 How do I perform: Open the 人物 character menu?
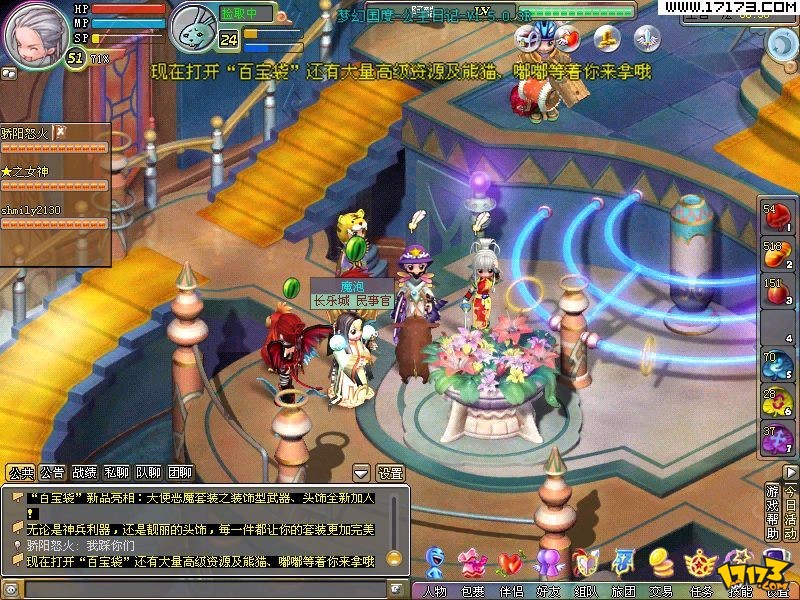tap(435, 591)
